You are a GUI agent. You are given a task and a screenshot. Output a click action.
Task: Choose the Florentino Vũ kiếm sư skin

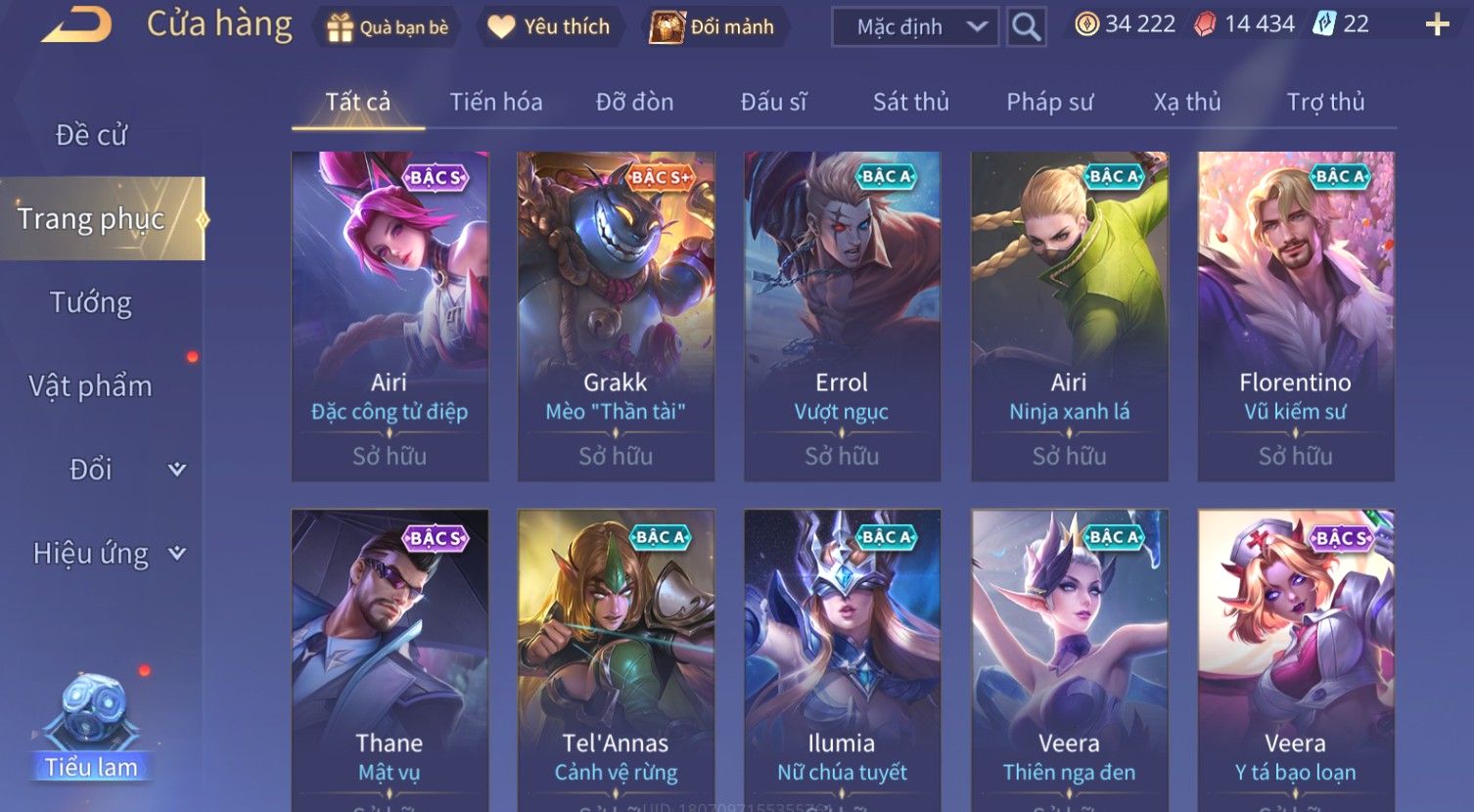point(1295,315)
